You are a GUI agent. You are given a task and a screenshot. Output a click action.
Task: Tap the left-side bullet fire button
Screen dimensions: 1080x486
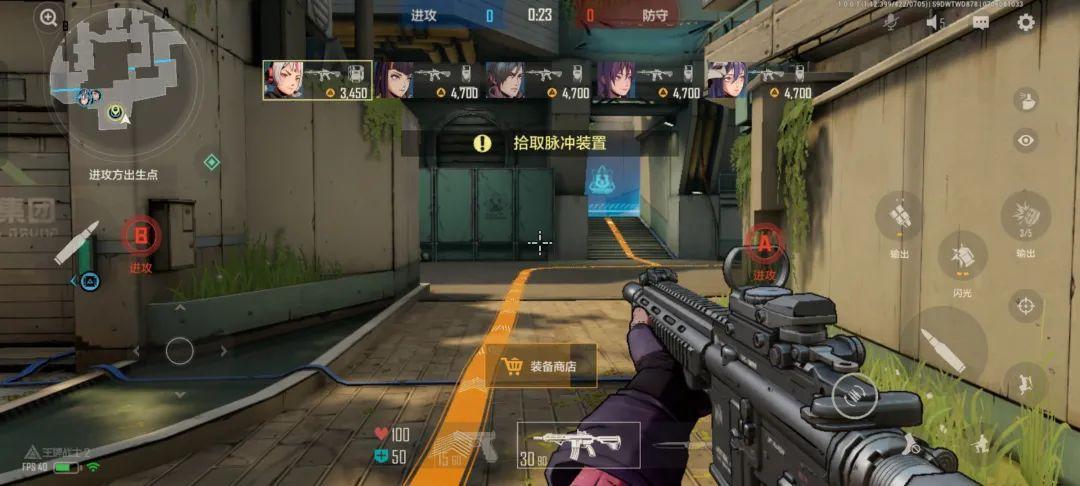coord(77,242)
